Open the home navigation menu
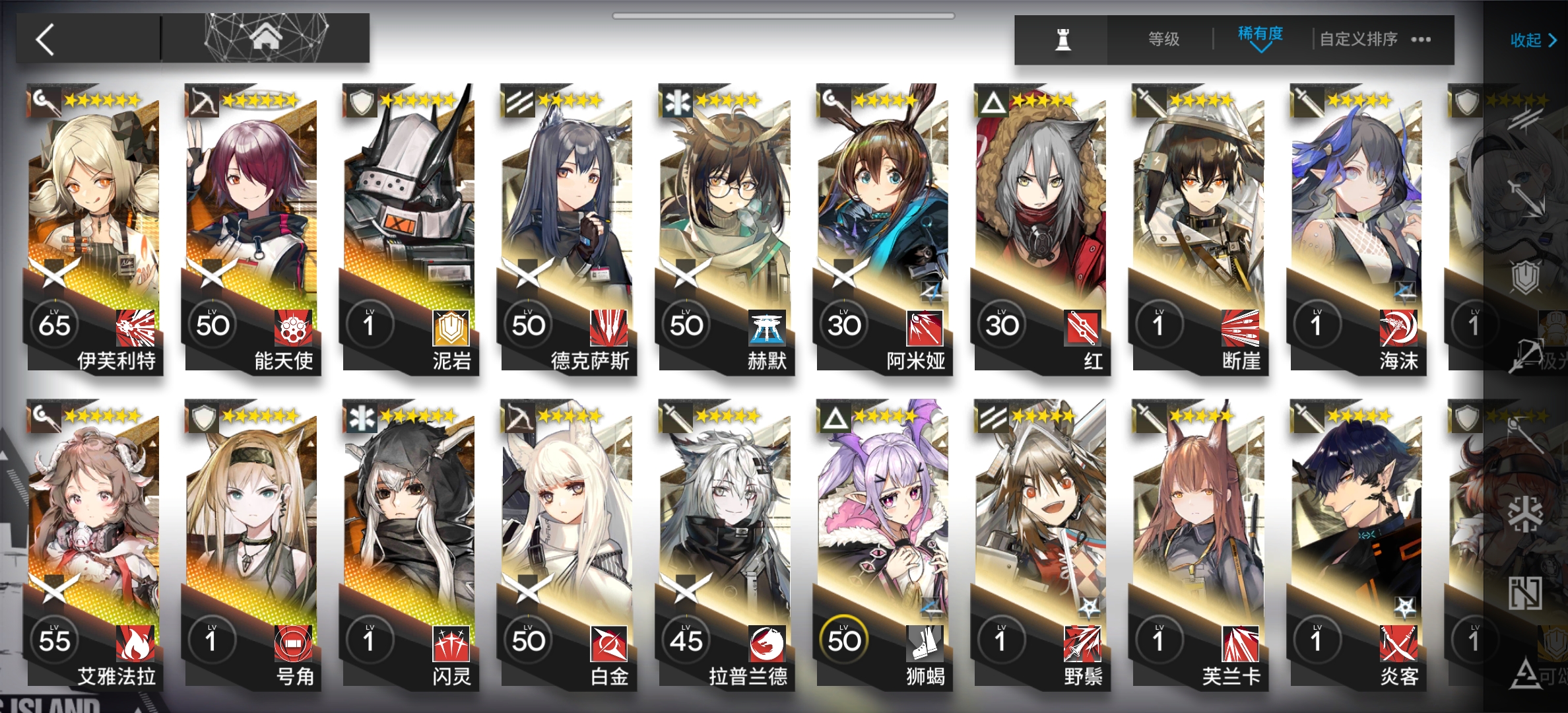1568x713 pixels. (x=265, y=38)
